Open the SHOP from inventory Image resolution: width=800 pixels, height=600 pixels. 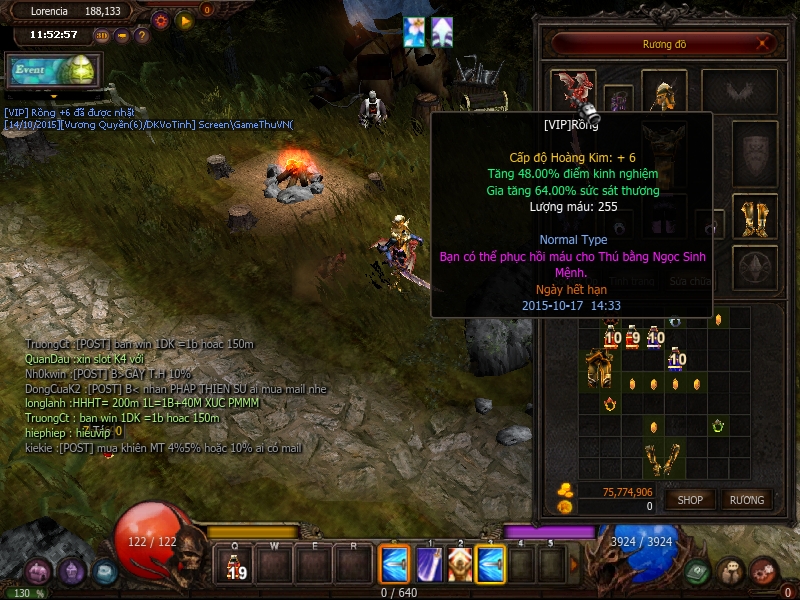(690, 499)
